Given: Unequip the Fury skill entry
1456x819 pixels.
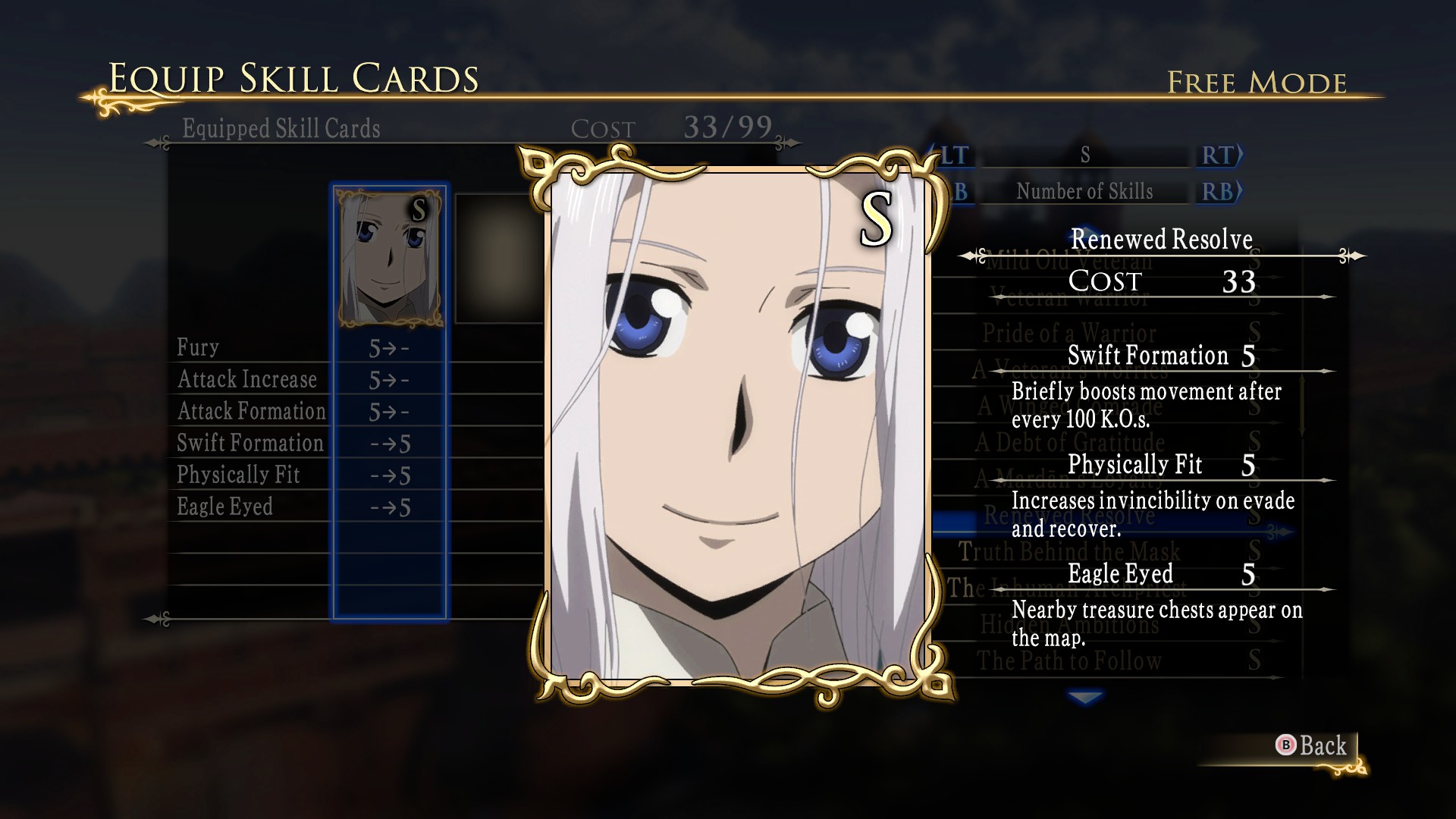Looking at the screenshot, I should pos(199,347).
